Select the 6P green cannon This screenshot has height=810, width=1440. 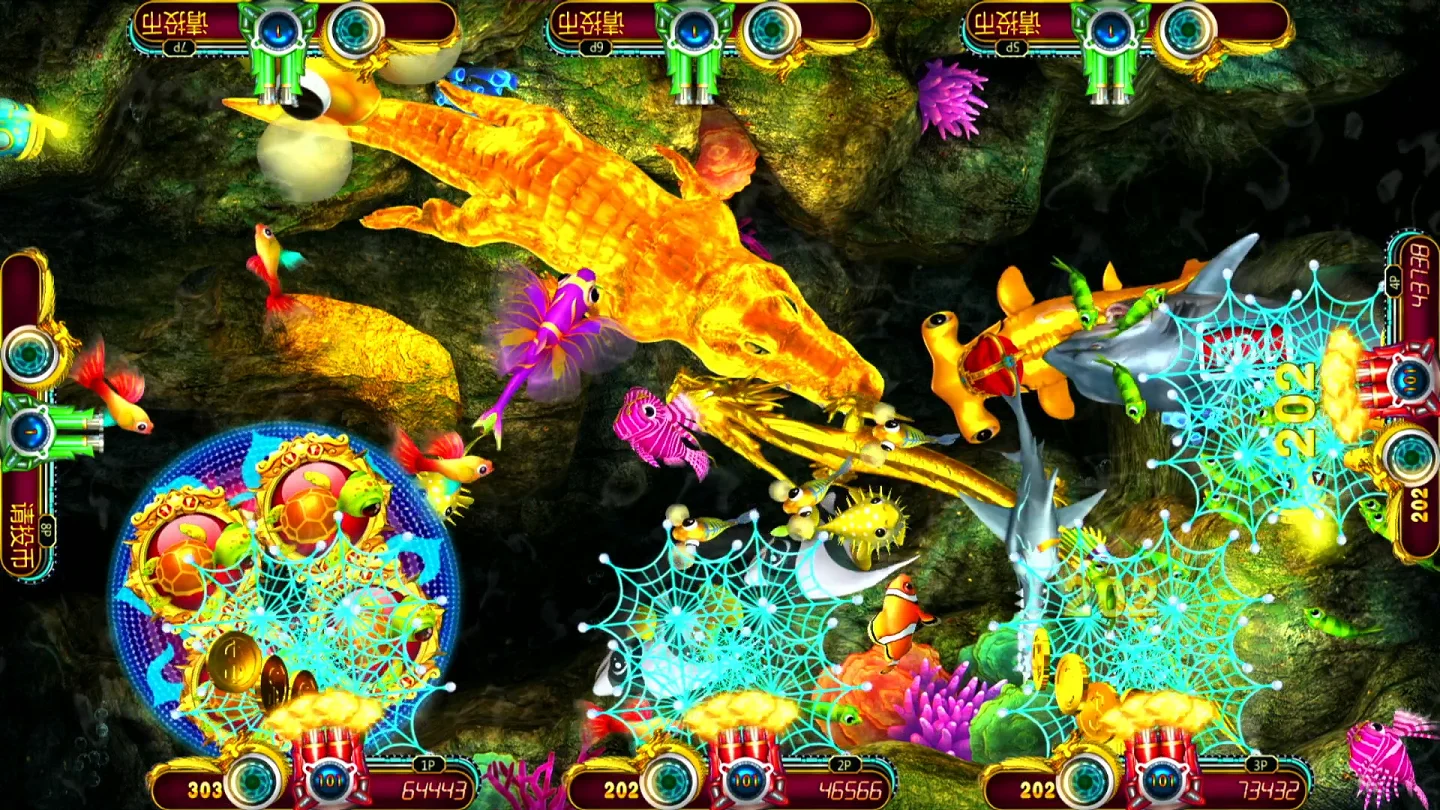point(693,42)
